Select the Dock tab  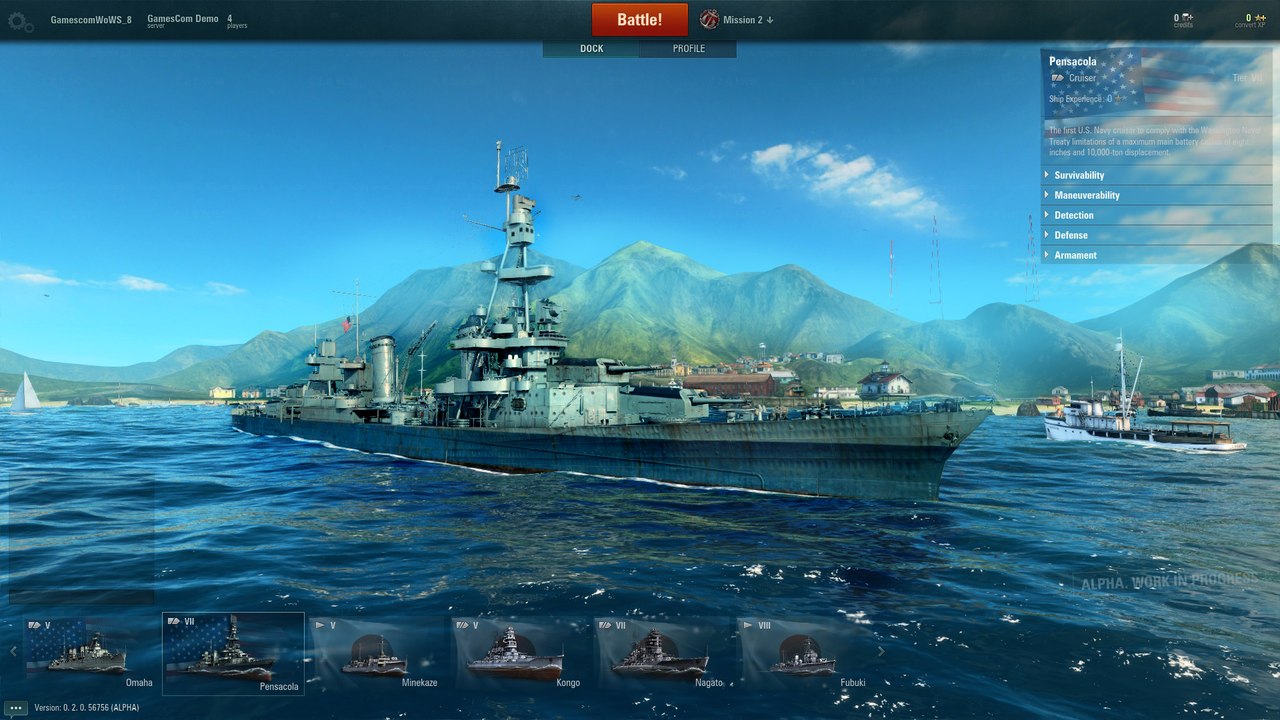coord(591,49)
